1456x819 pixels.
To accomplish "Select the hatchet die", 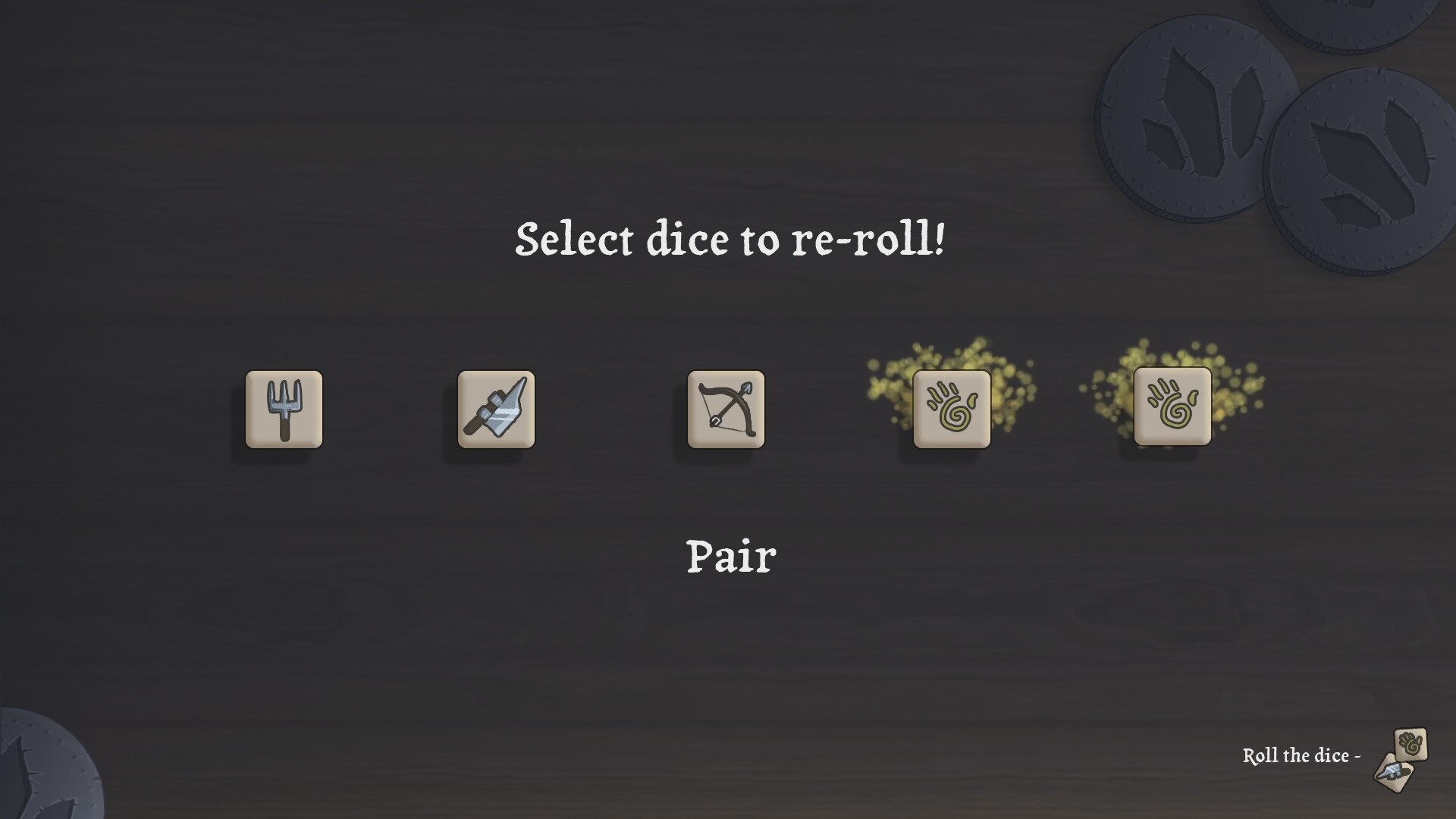I will (x=496, y=409).
